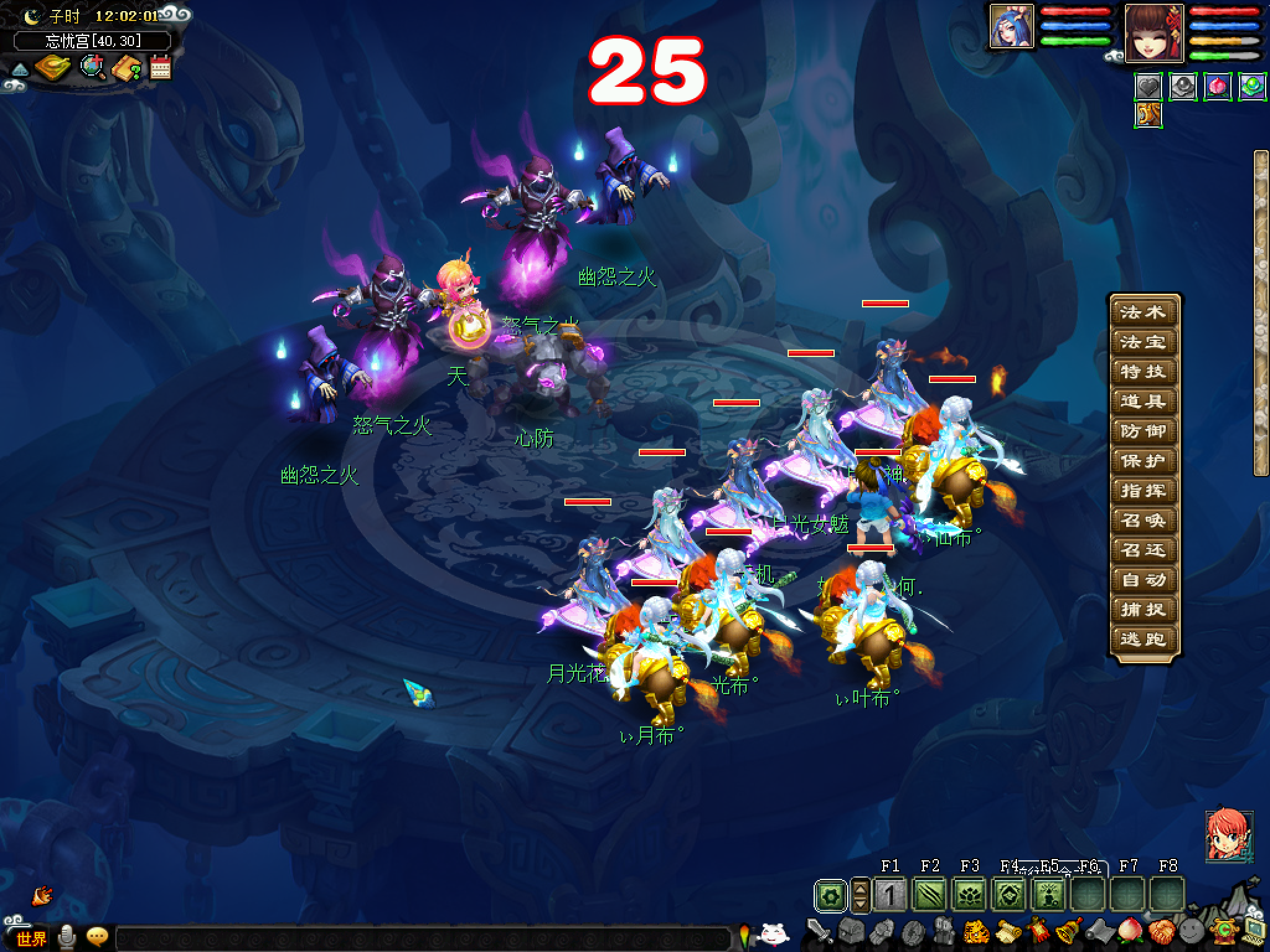Activate the claw-slash skill in the F2 slot
Image resolution: width=1270 pixels, height=952 pixels.
click(x=930, y=896)
